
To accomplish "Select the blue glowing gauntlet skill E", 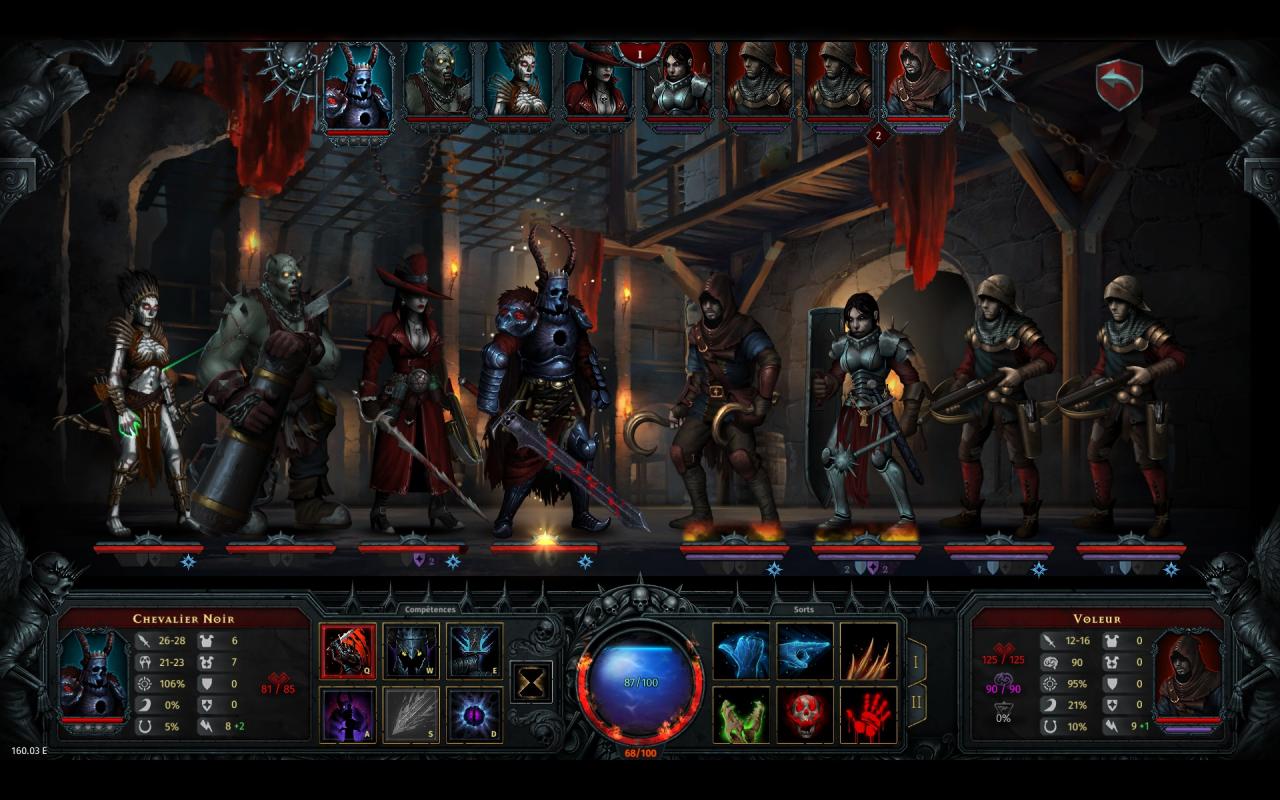I will click(x=475, y=651).
